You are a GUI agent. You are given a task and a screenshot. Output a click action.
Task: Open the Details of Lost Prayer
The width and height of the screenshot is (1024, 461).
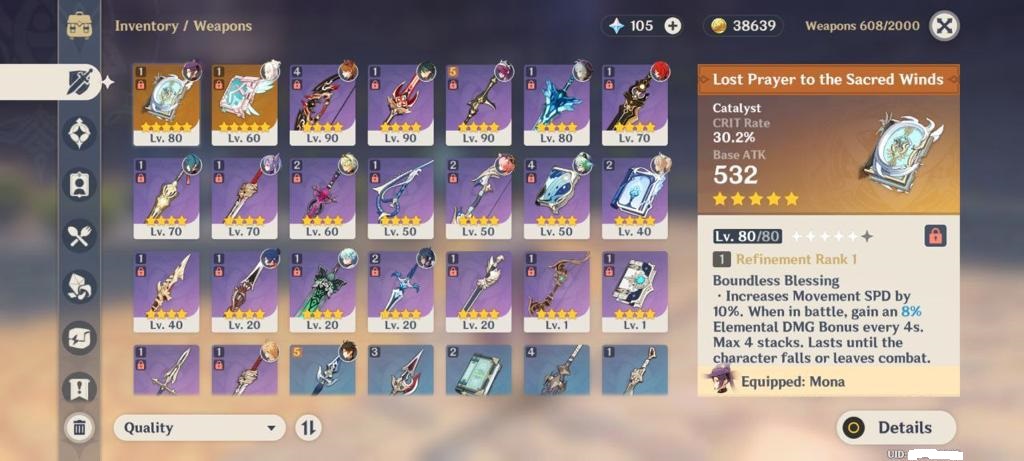(896, 427)
